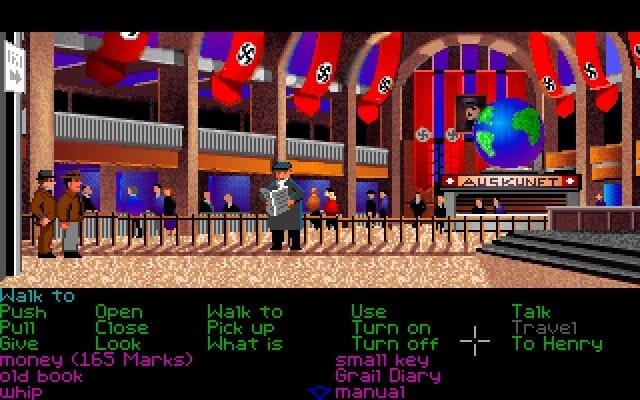Choose the Turn off verb

pyautogui.click(x=394, y=343)
